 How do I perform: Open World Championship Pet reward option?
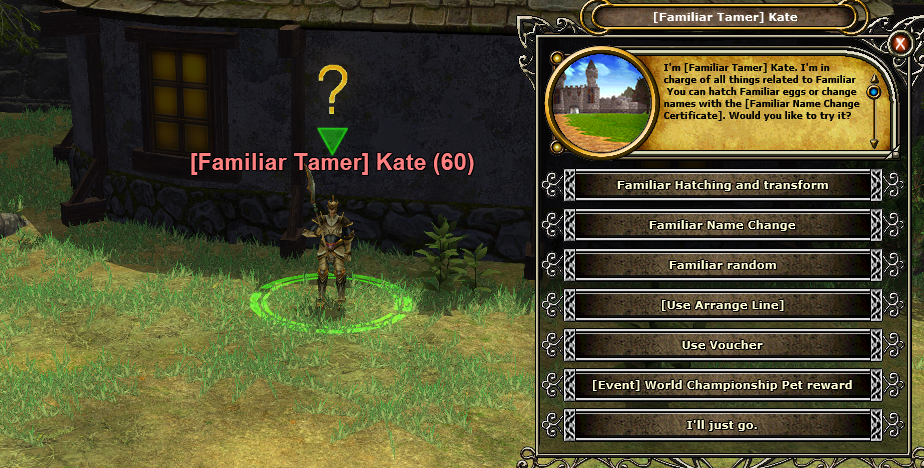click(x=722, y=385)
